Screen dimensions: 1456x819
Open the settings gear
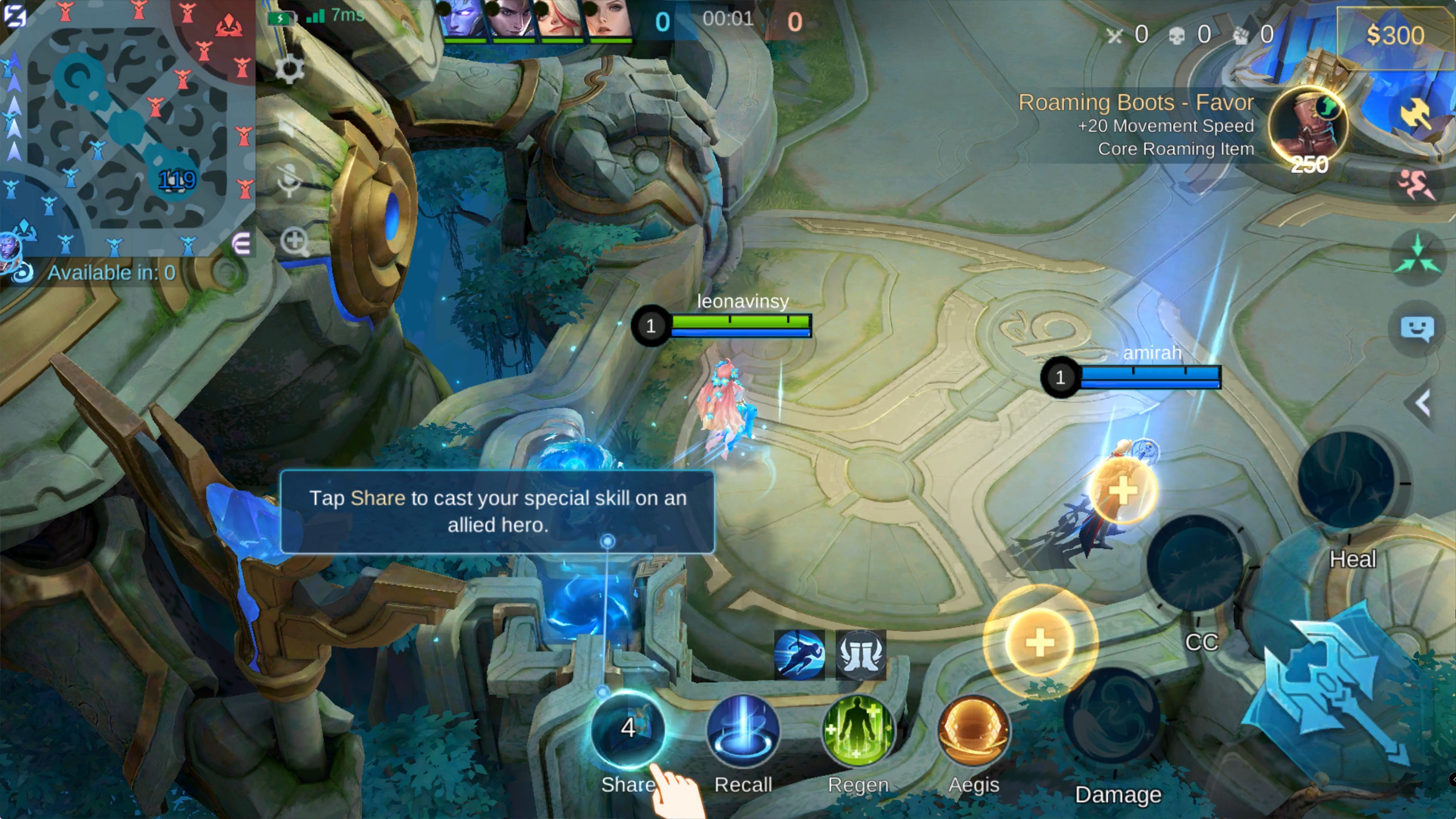tap(289, 69)
